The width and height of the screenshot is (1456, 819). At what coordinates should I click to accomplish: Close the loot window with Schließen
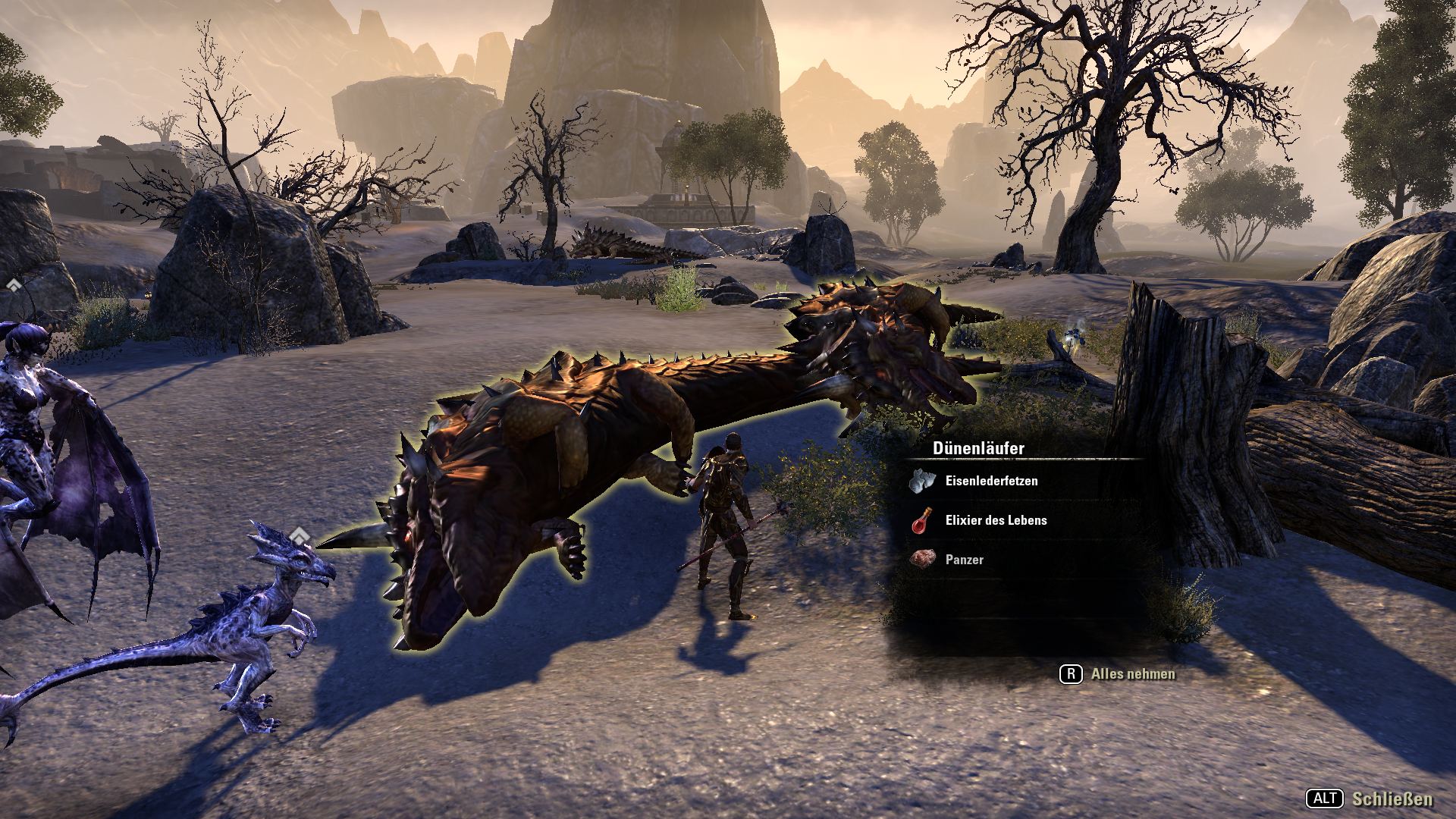click(1392, 799)
